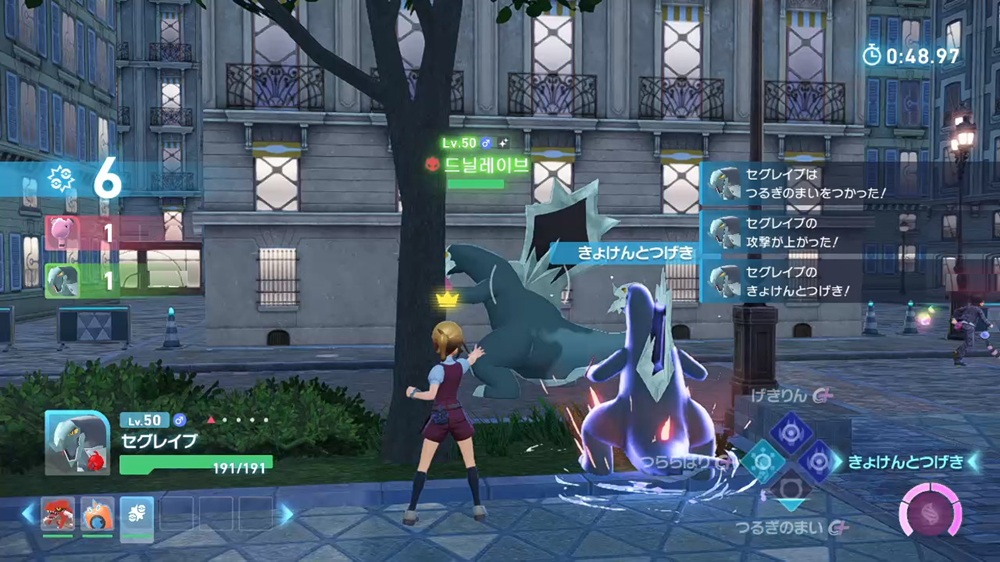
Task: Switch to the red Groudon party slot
Action: coord(57,513)
